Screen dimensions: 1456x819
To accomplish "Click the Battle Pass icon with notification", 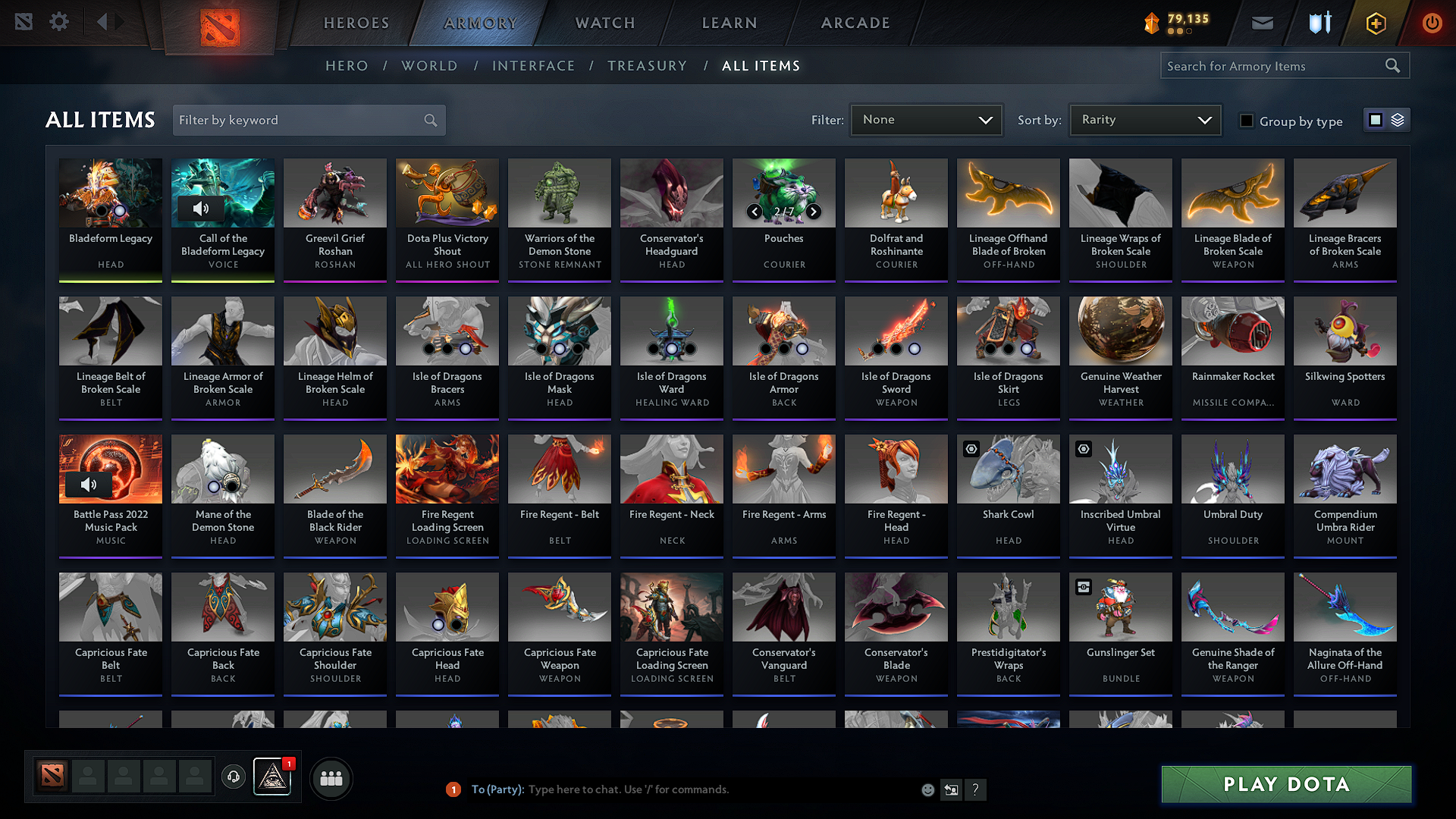I will (x=272, y=777).
